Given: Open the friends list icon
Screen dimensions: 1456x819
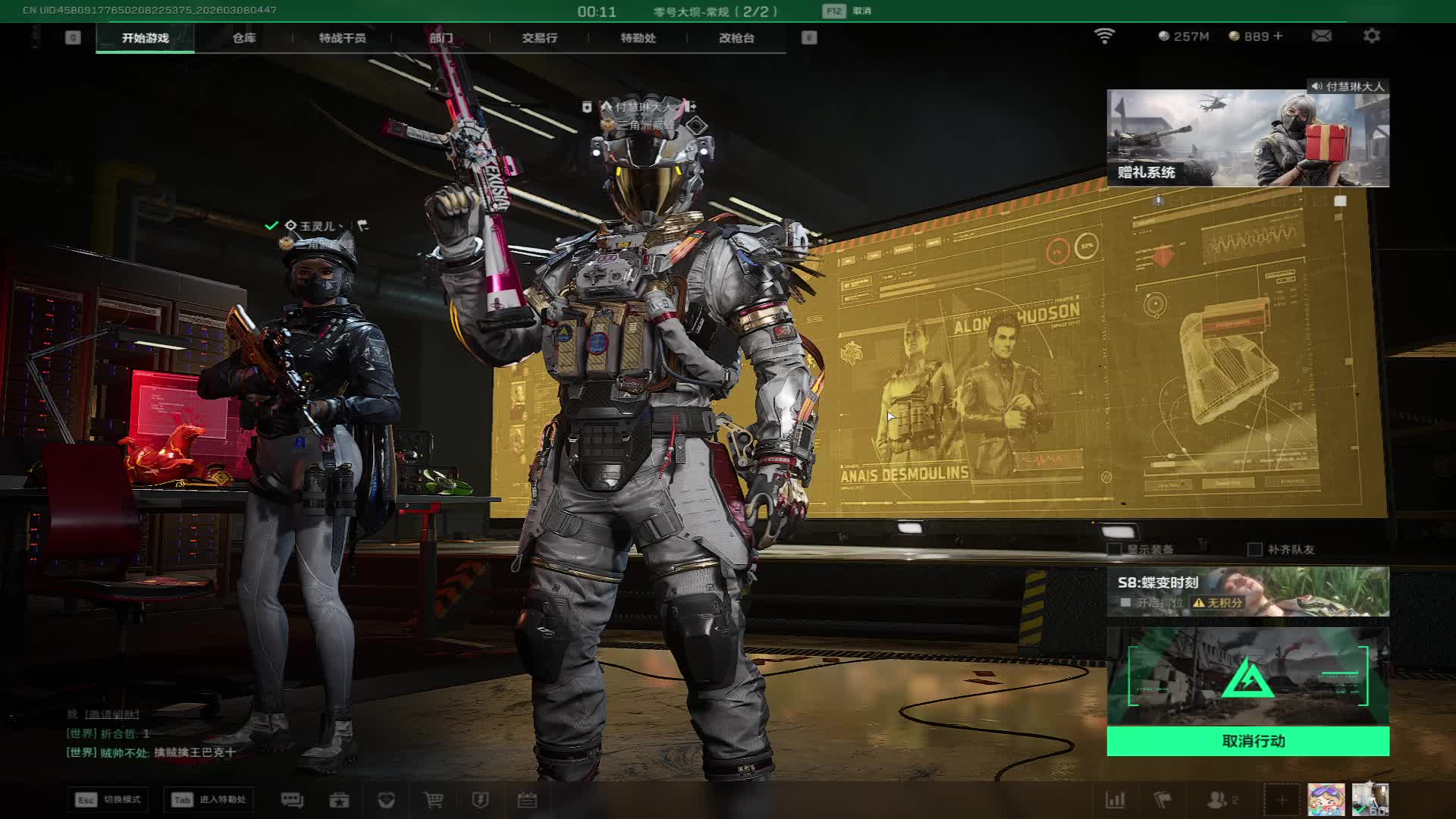Looking at the screenshot, I should [x=1218, y=800].
